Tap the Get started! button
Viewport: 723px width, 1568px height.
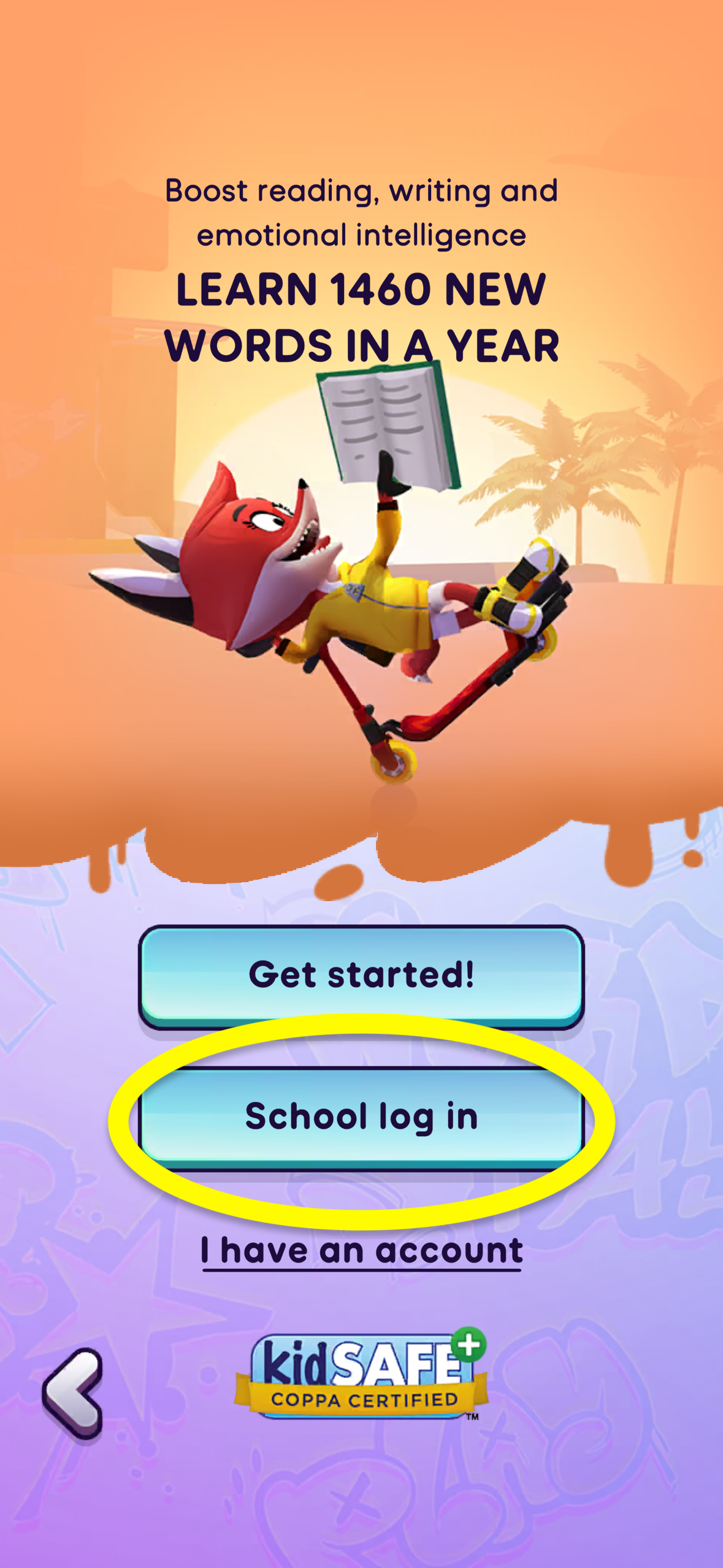pos(361,975)
